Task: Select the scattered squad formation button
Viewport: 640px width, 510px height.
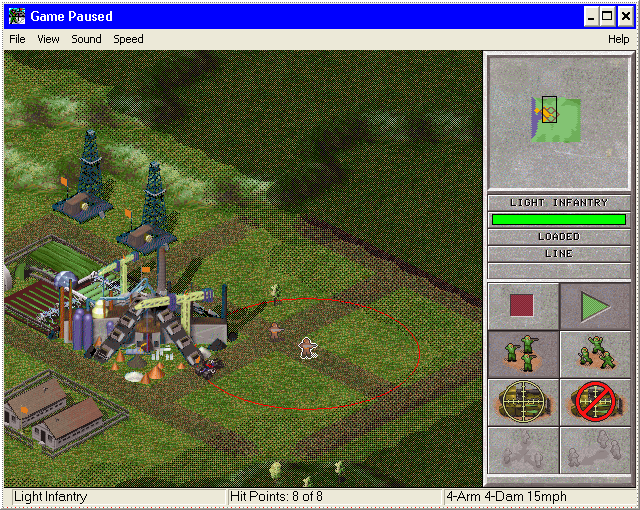Action: point(595,354)
